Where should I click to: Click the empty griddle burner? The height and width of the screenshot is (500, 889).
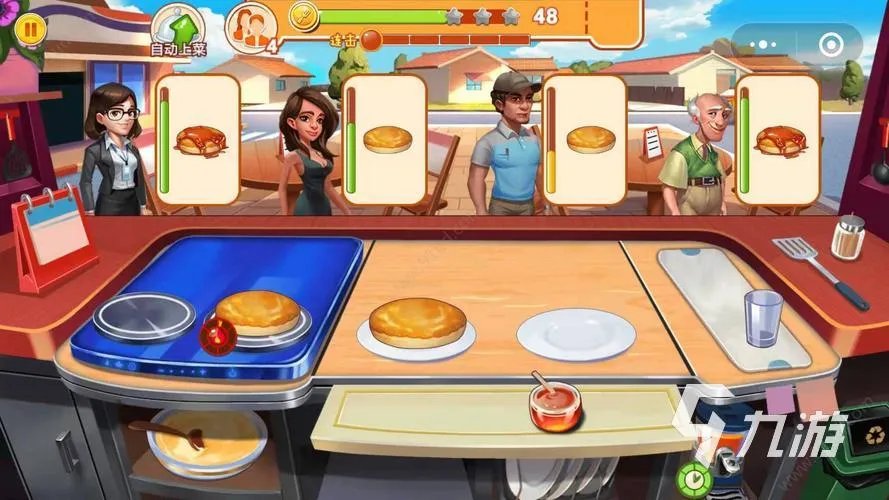click(x=144, y=318)
